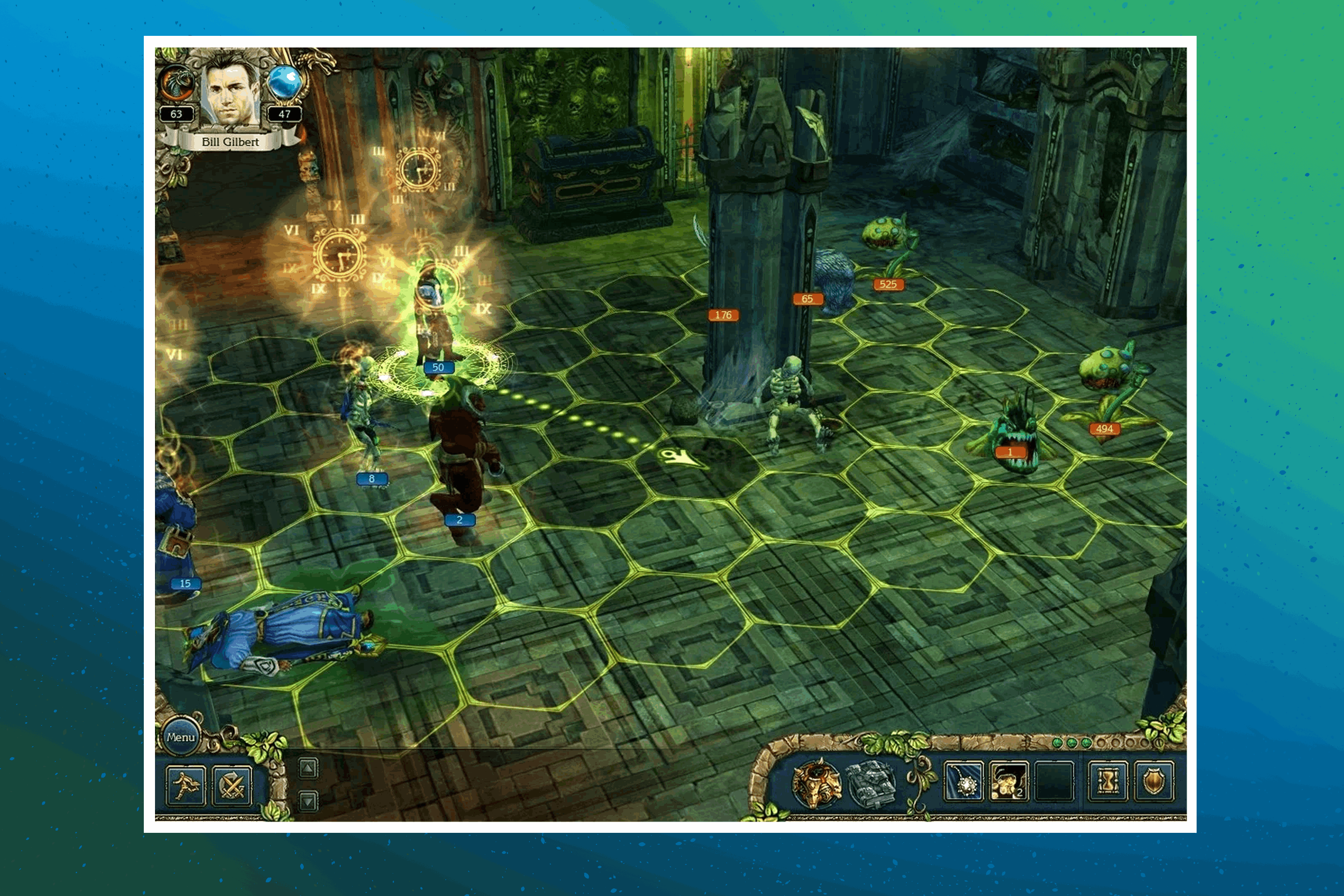This screenshot has width=1344, height=896.
Task: Open the golden Rage chest
Action: click(816, 784)
